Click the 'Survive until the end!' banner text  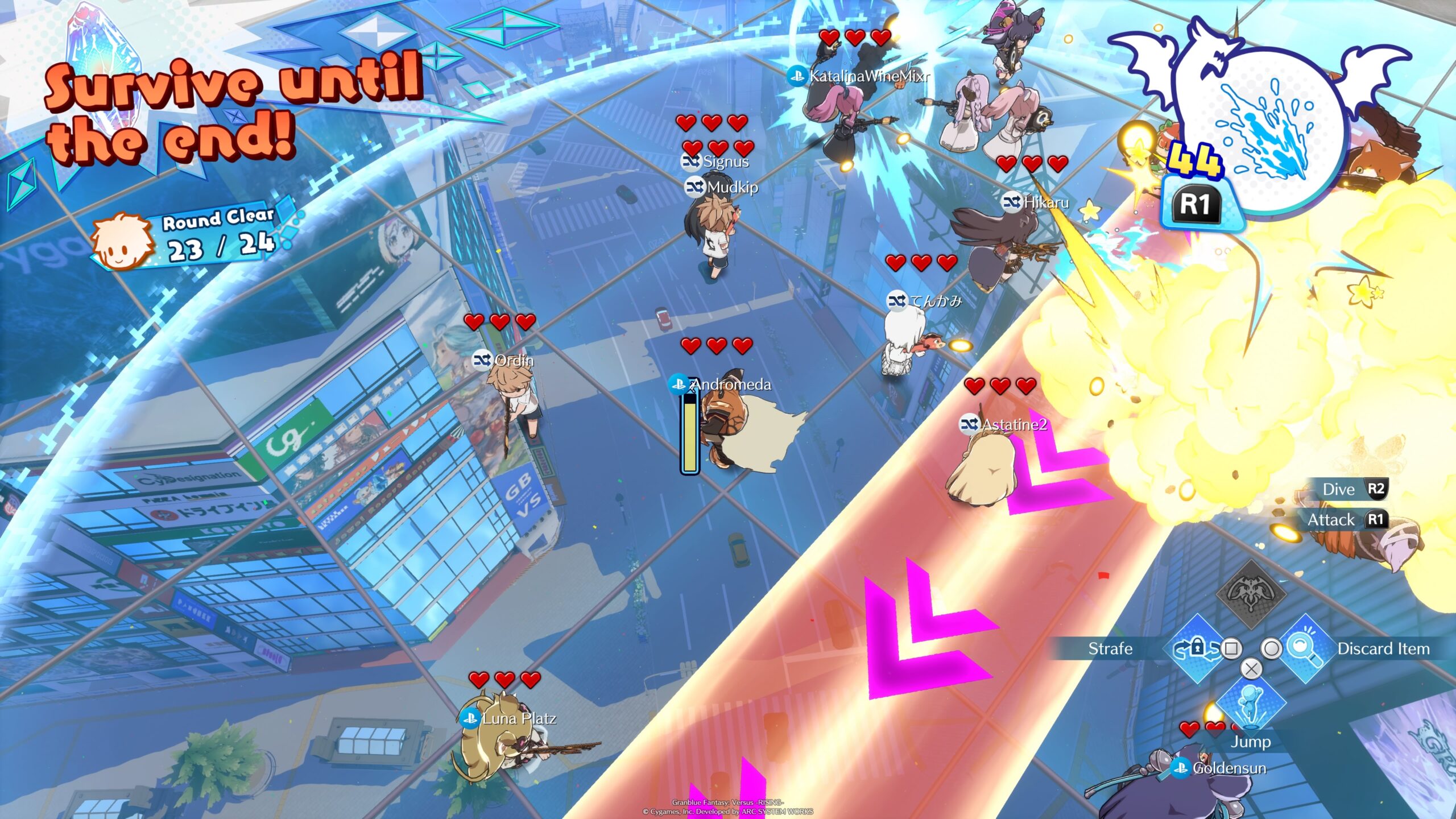[225, 108]
